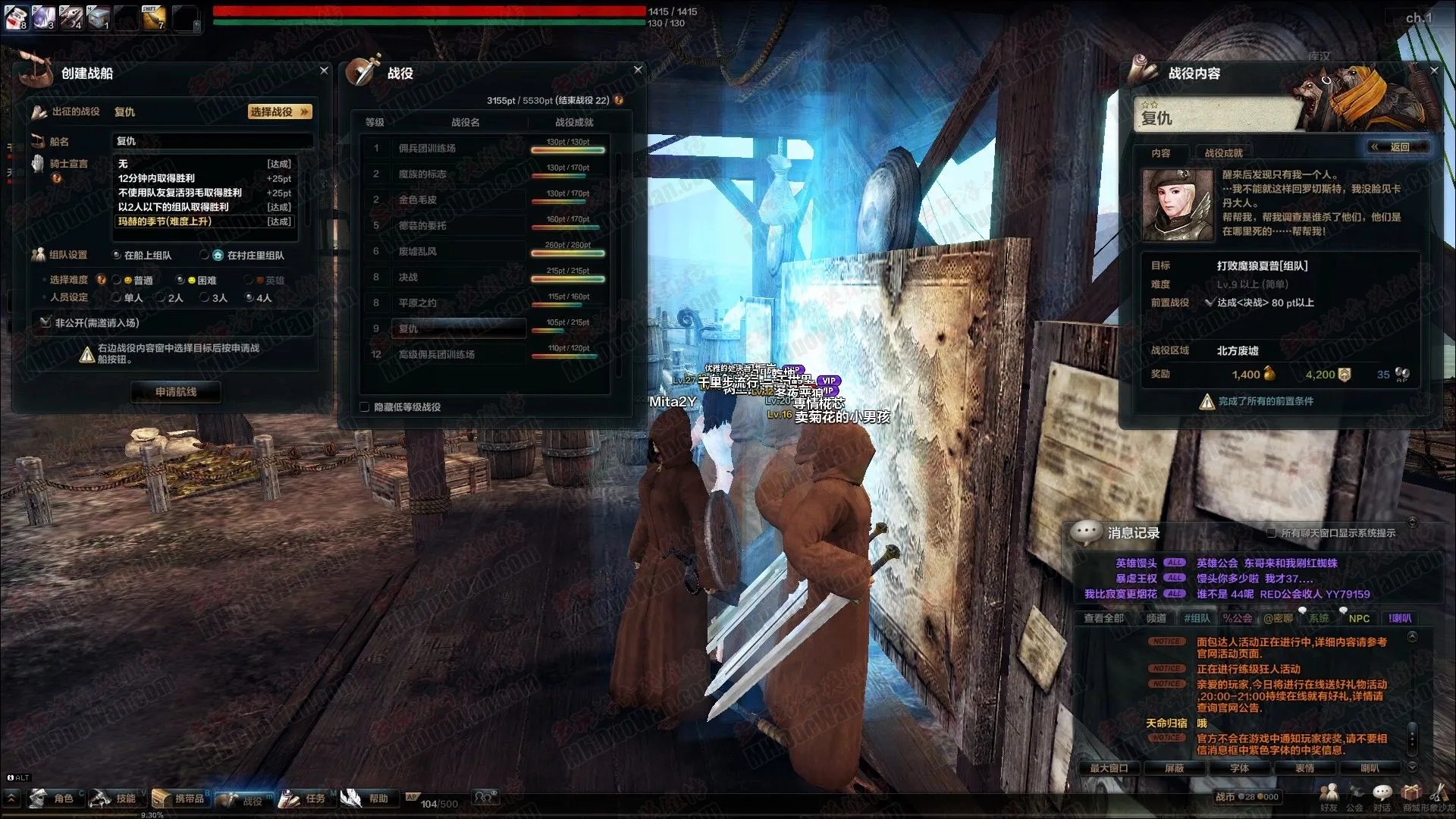Click the 返回 button in 战役内容
The width and height of the screenshot is (1456, 819).
(x=1398, y=147)
